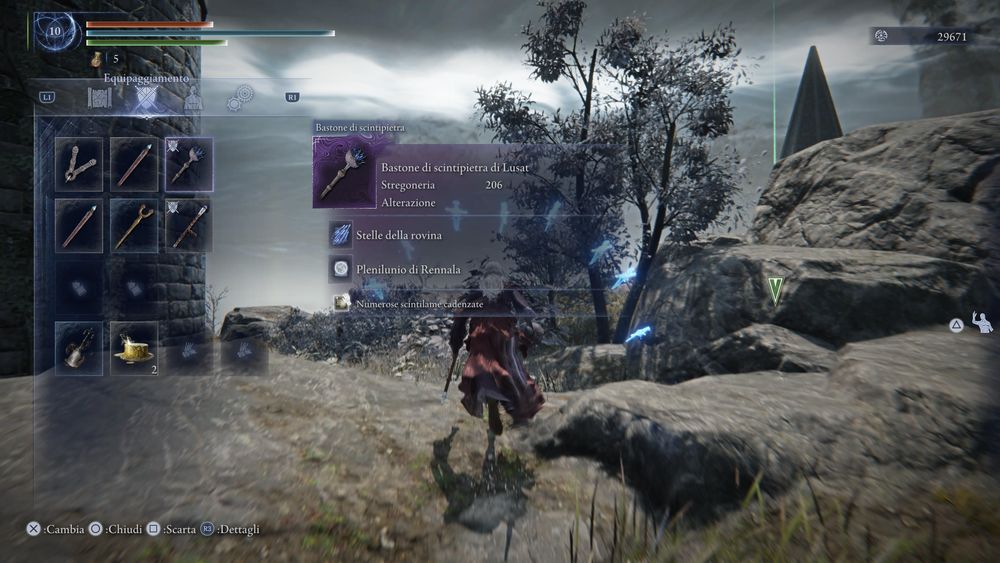
Task: Select the bell item slot
Action: pos(79,348)
